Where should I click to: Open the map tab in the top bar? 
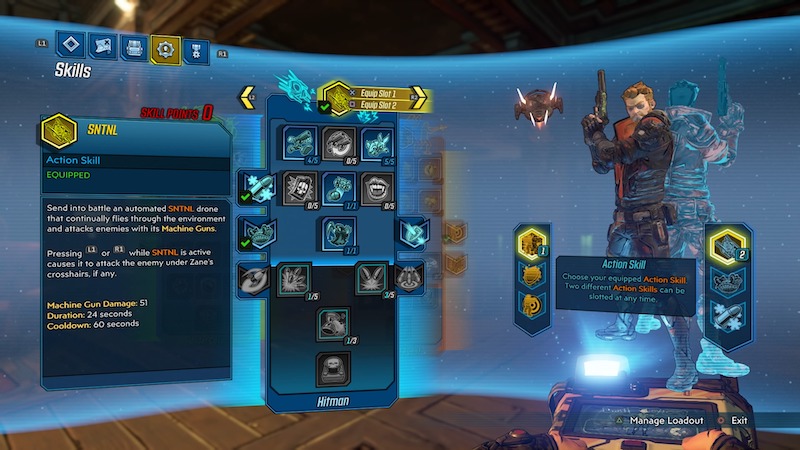[100, 45]
